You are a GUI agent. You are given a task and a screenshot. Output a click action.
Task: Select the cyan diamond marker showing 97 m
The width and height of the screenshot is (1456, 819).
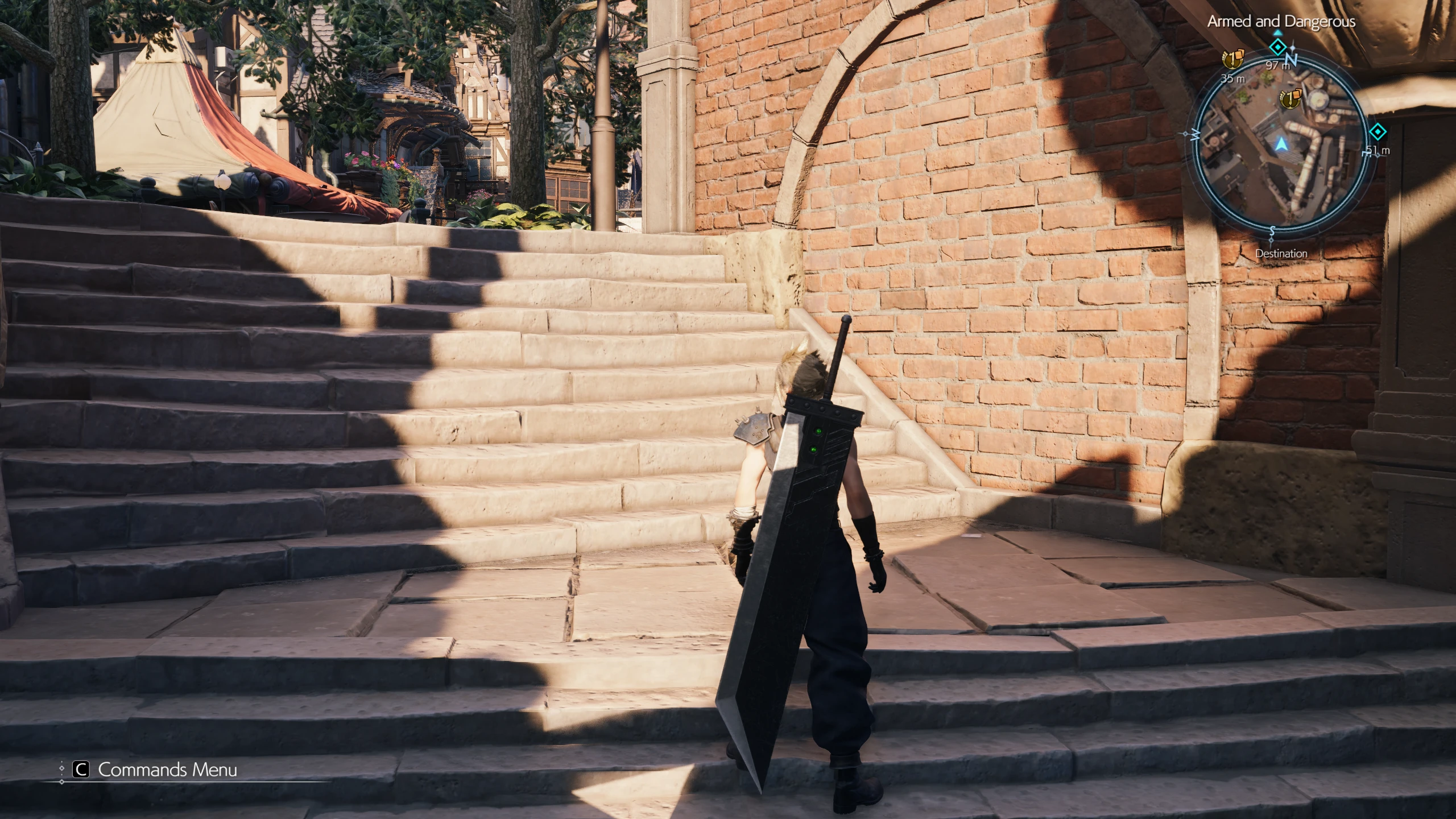tap(1278, 46)
